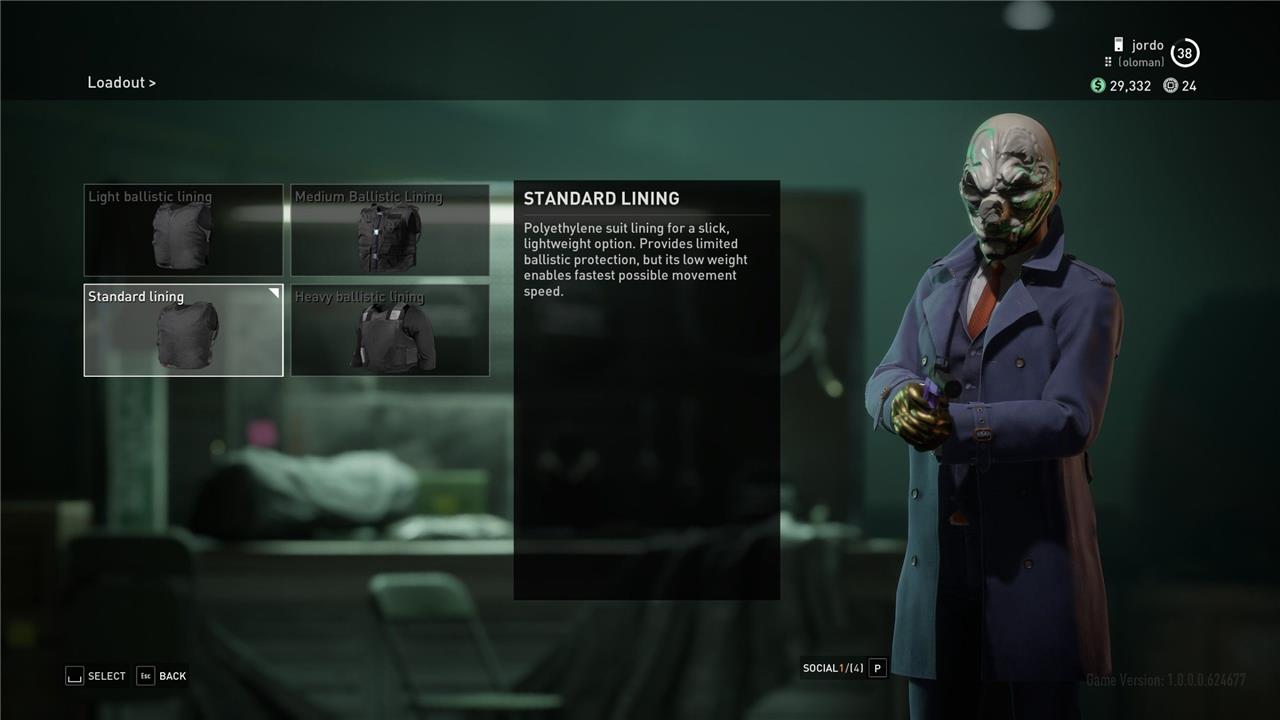Equip the Heavy ballistic lining option
The width and height of the screenshot is (1280, 720).
point(390,330)
